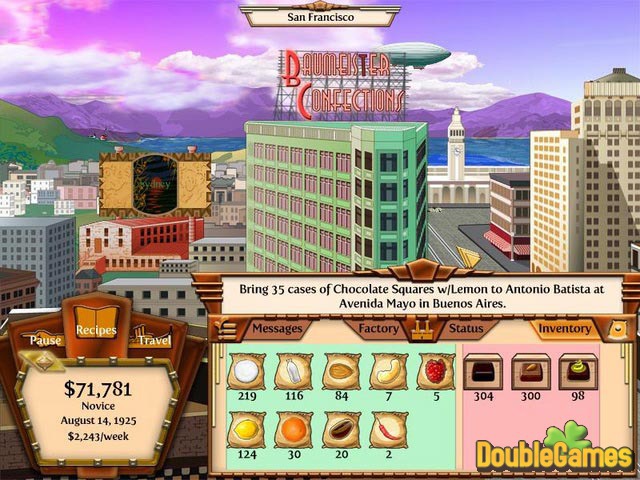This screenshot has width=640, height=480.
Task: Select the milk bottle ingredient sack
Action: [292, 372]
